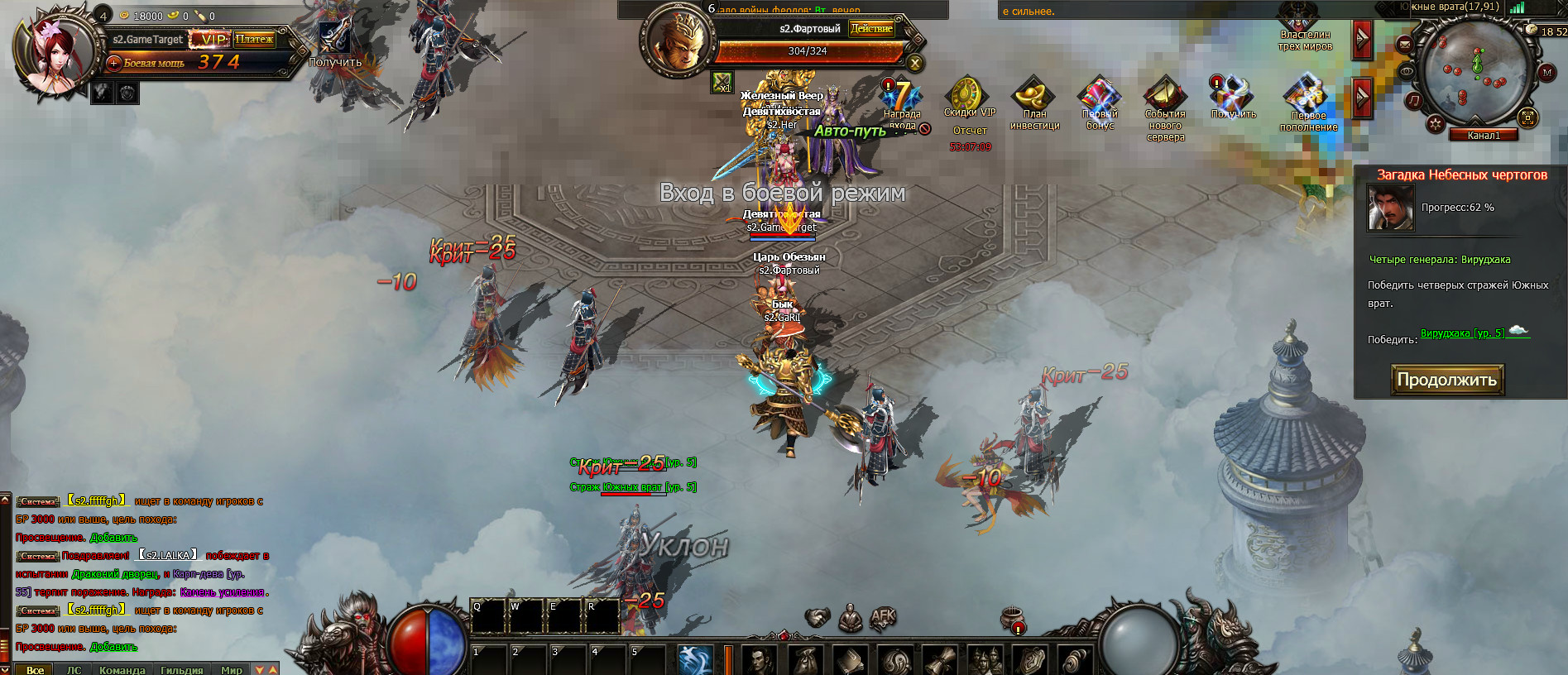Open the VIP panel button
1568x675 pixels.
coord(211,39)
